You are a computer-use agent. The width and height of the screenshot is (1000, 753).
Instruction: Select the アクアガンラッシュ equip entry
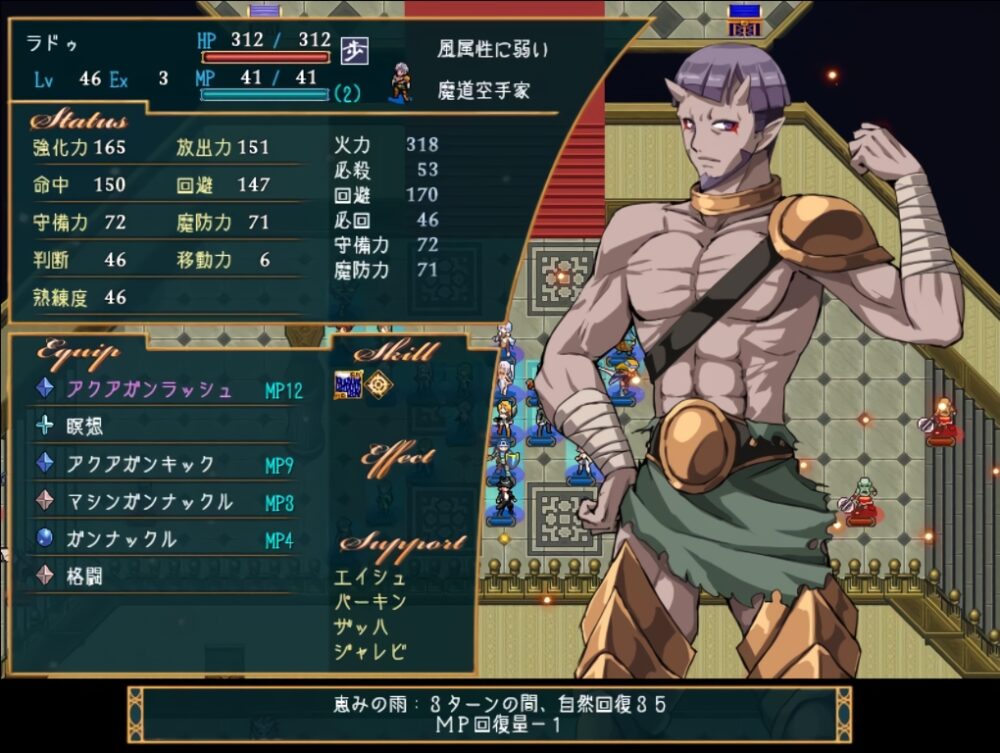(x=149, y=389)
